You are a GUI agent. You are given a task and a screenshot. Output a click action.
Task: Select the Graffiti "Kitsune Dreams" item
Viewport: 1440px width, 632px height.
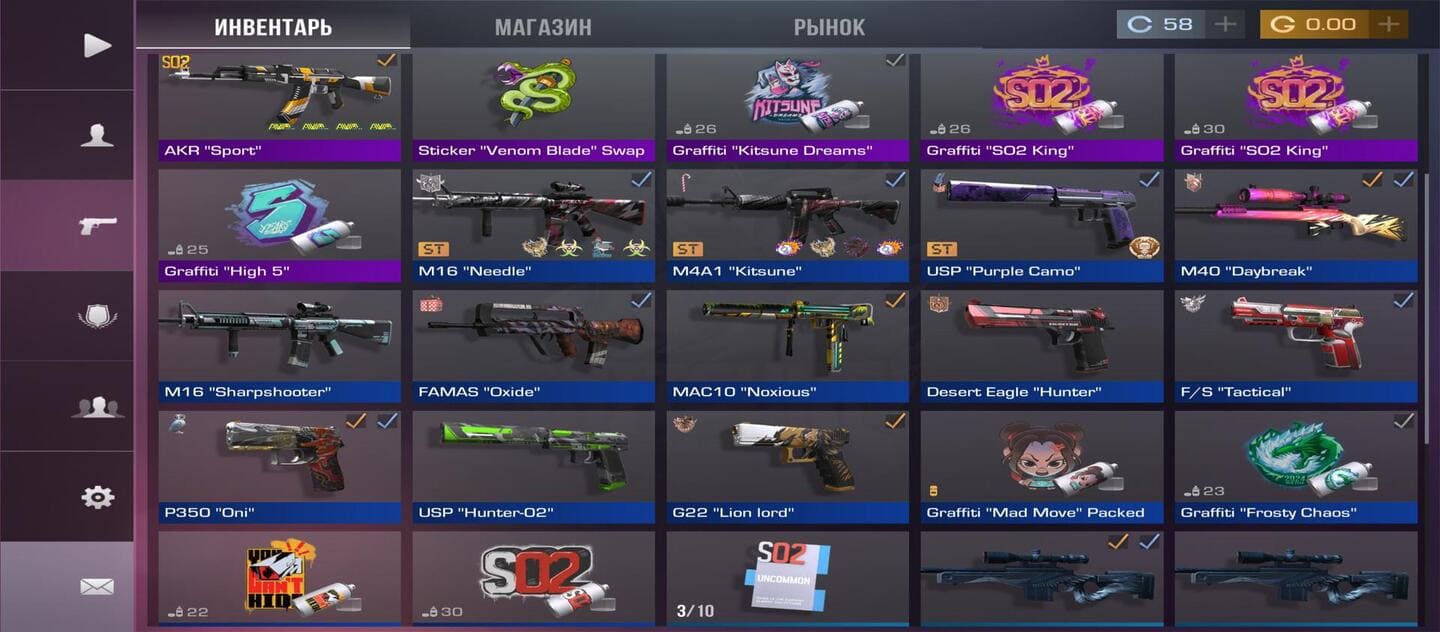[x=787, y=105]
